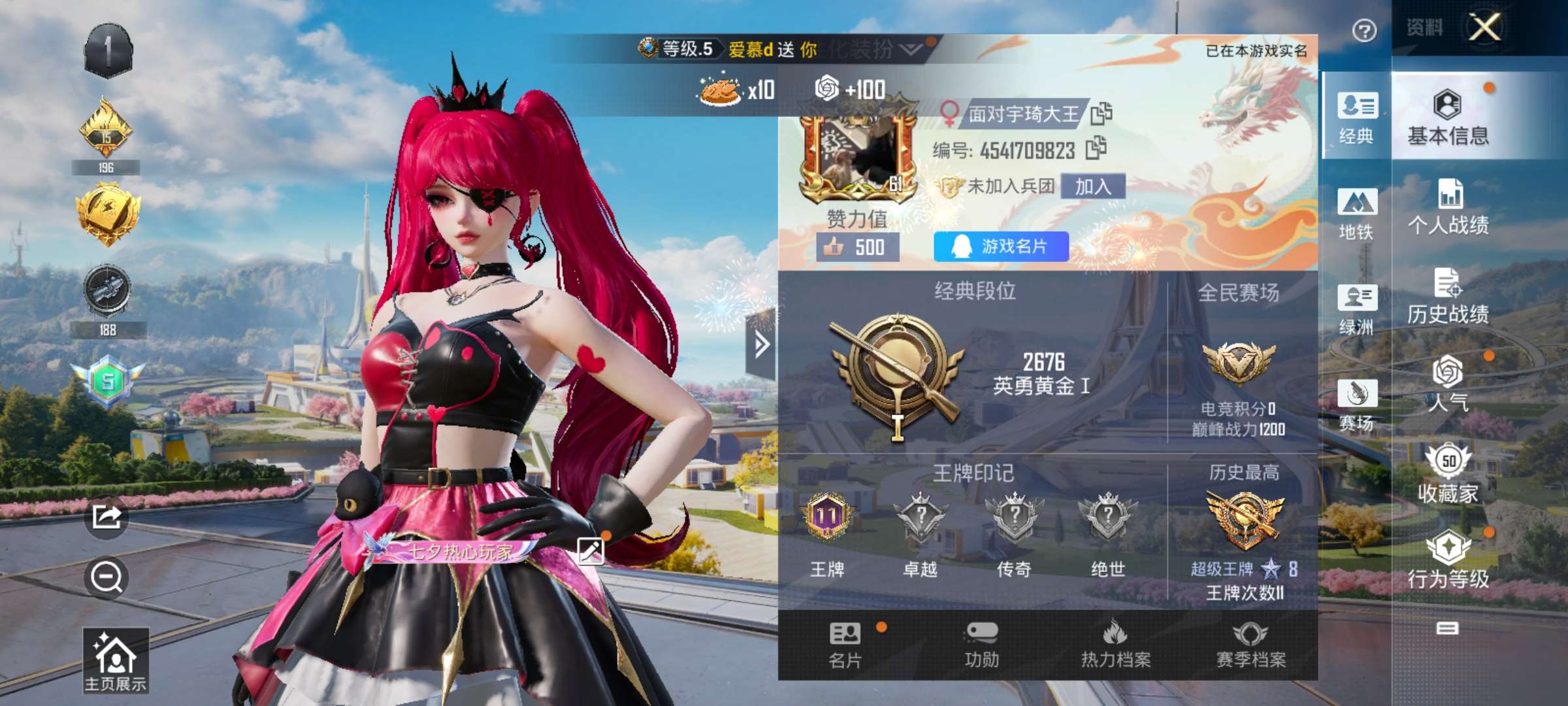Open the 人气 popularity section
The width and height of the screenshot is (1568, 706).
1448,384
